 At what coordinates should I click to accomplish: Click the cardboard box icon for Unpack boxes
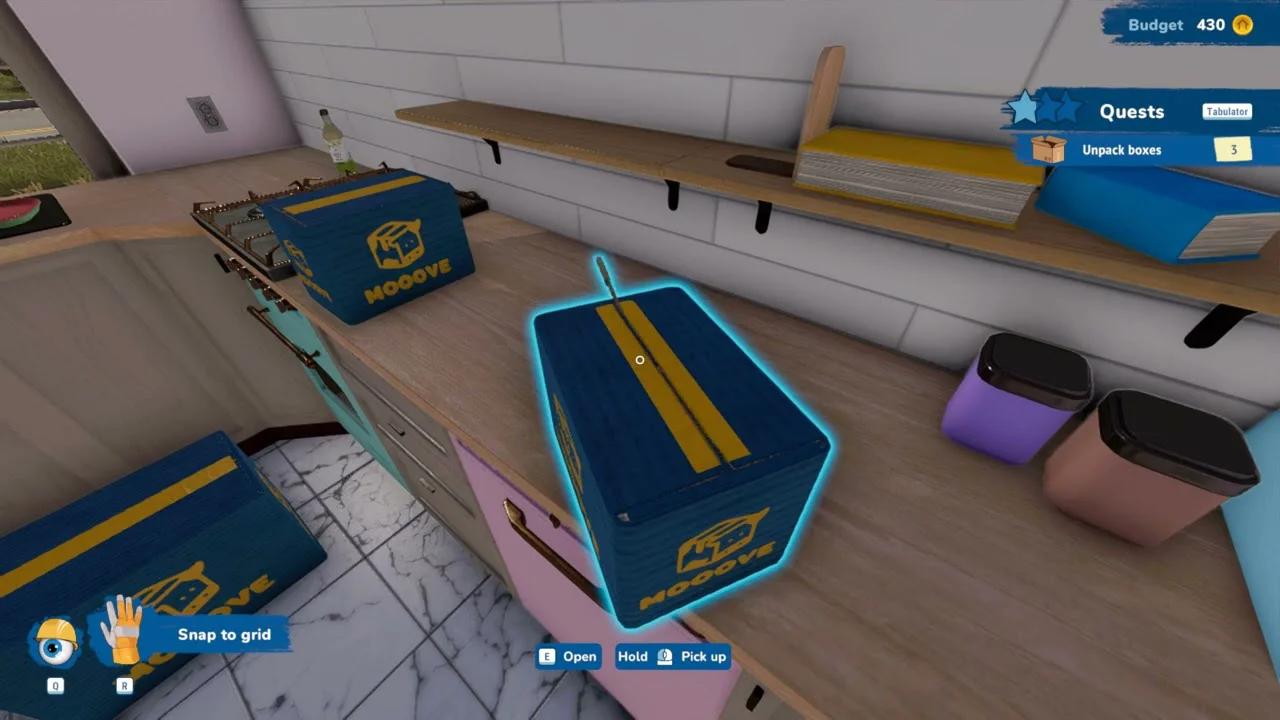1050,149
